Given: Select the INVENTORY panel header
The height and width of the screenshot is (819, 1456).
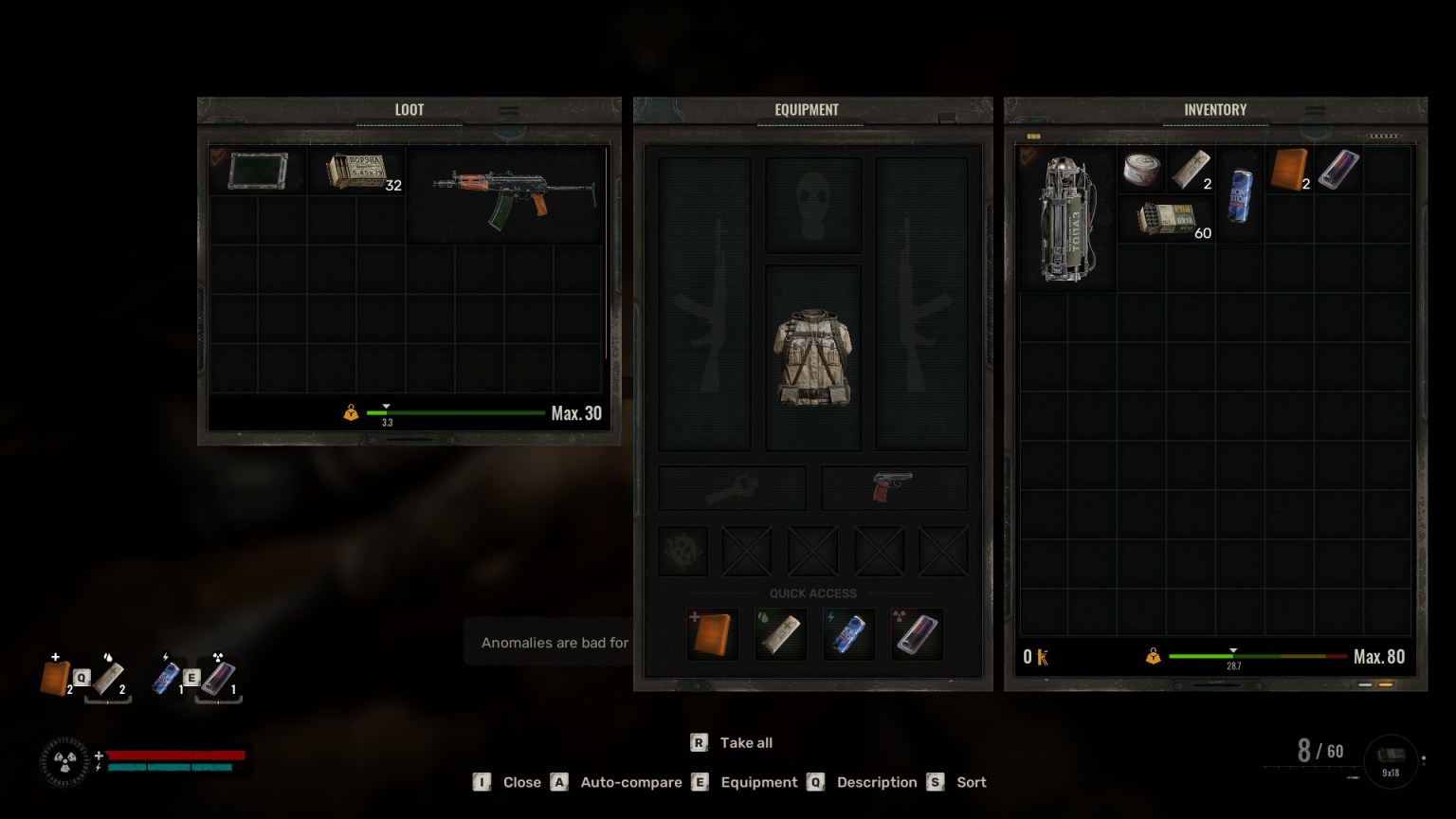Looking at the screenshot, I should [x=1214, y=109].
